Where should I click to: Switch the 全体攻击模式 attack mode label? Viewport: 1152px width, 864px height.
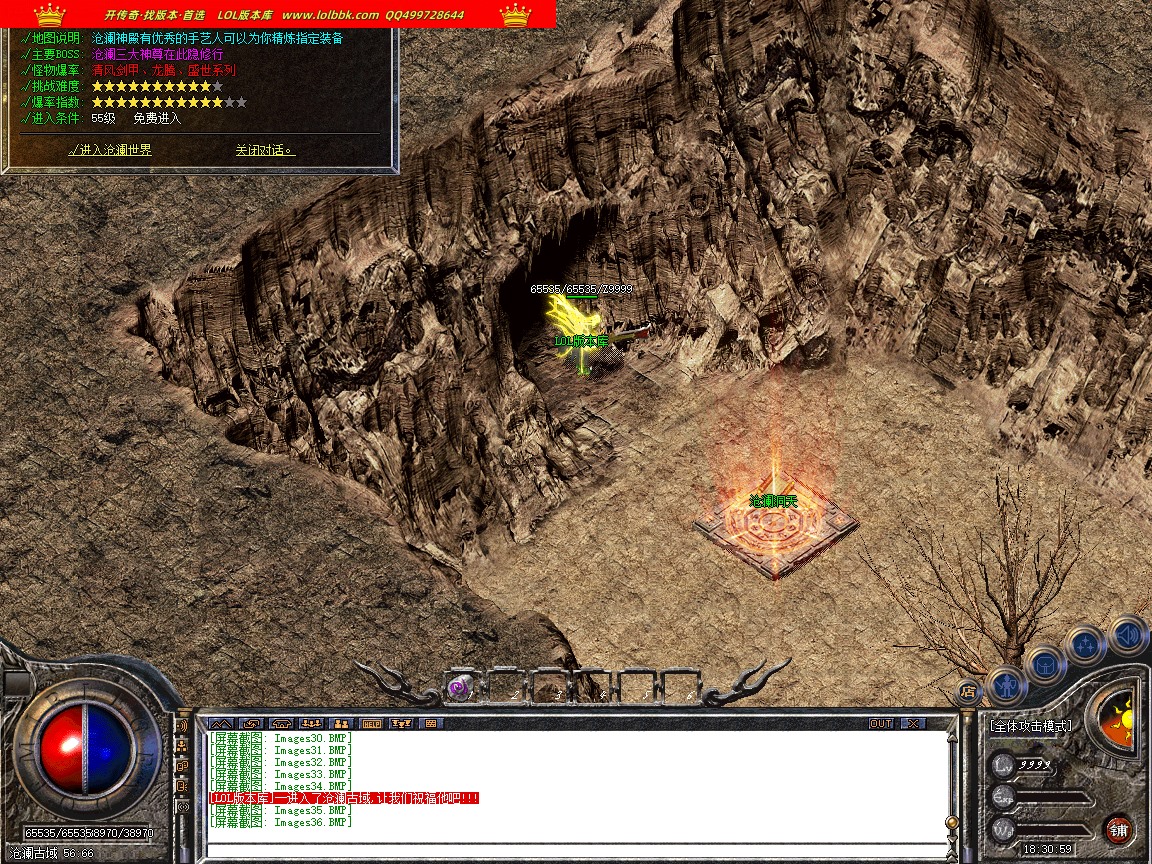pos(1030,726)
